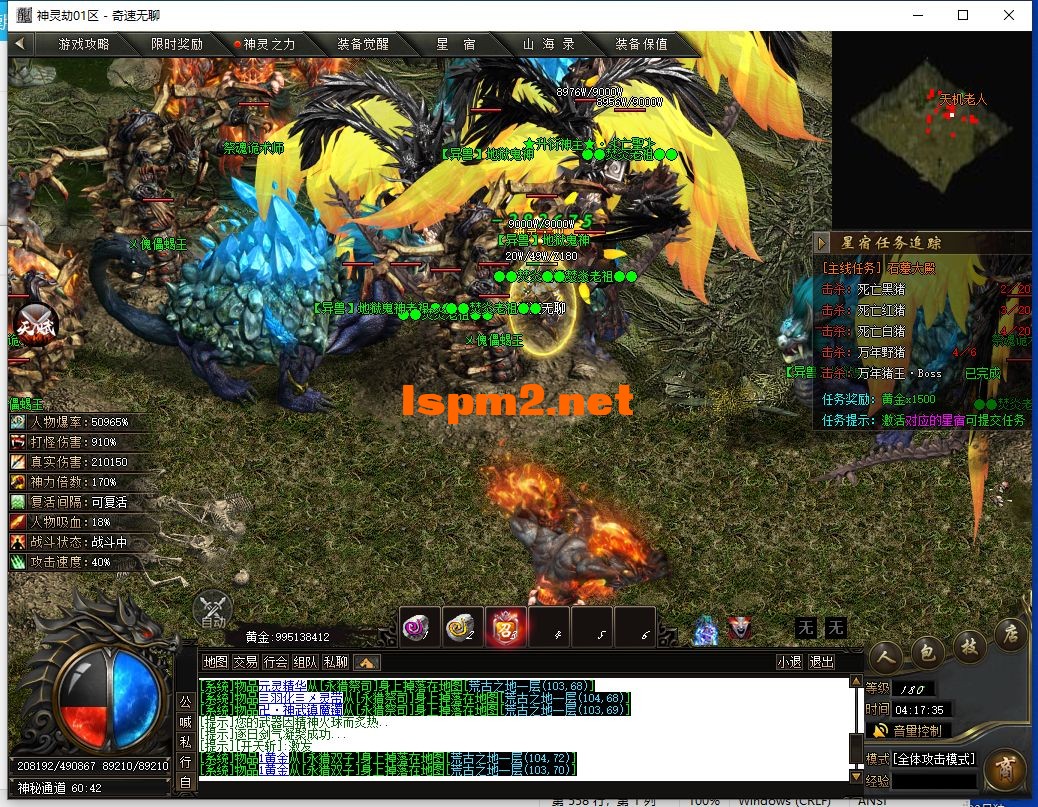Use the purple scroll in hotbar slot 1
This screenshot has width=1038, height=807.
coord(419,627)
